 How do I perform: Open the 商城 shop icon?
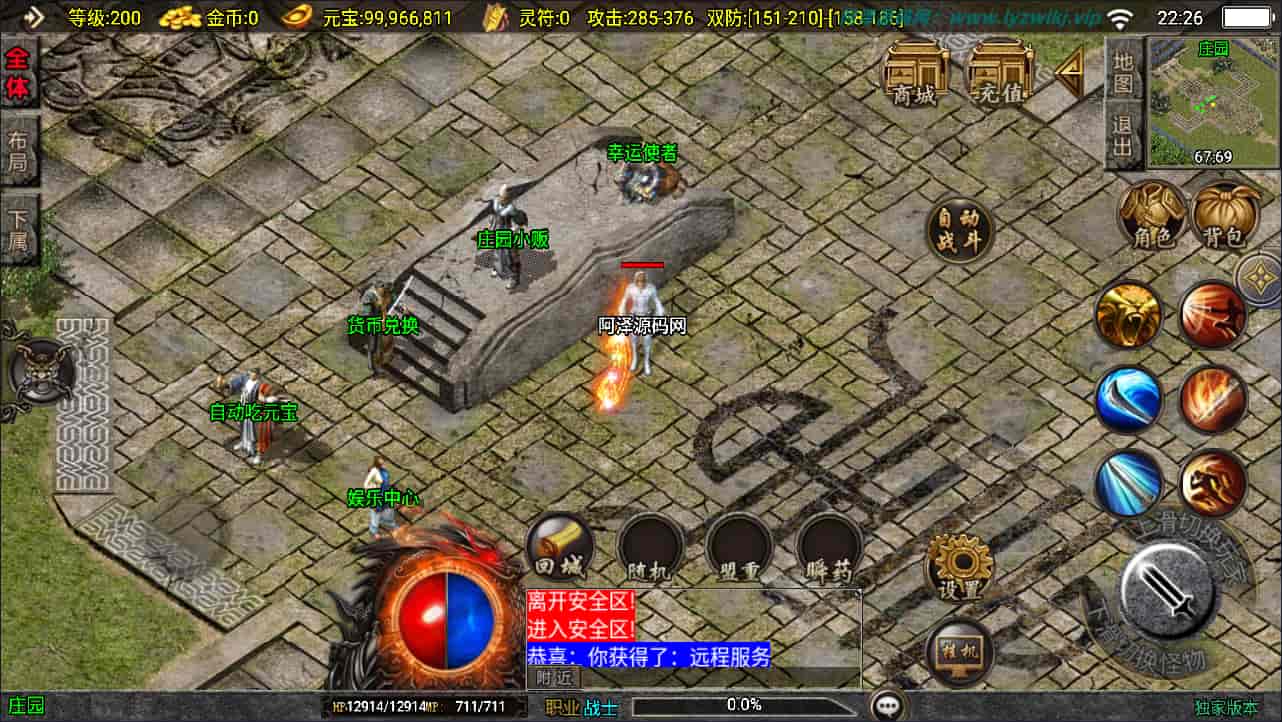(x=916, y=78)
